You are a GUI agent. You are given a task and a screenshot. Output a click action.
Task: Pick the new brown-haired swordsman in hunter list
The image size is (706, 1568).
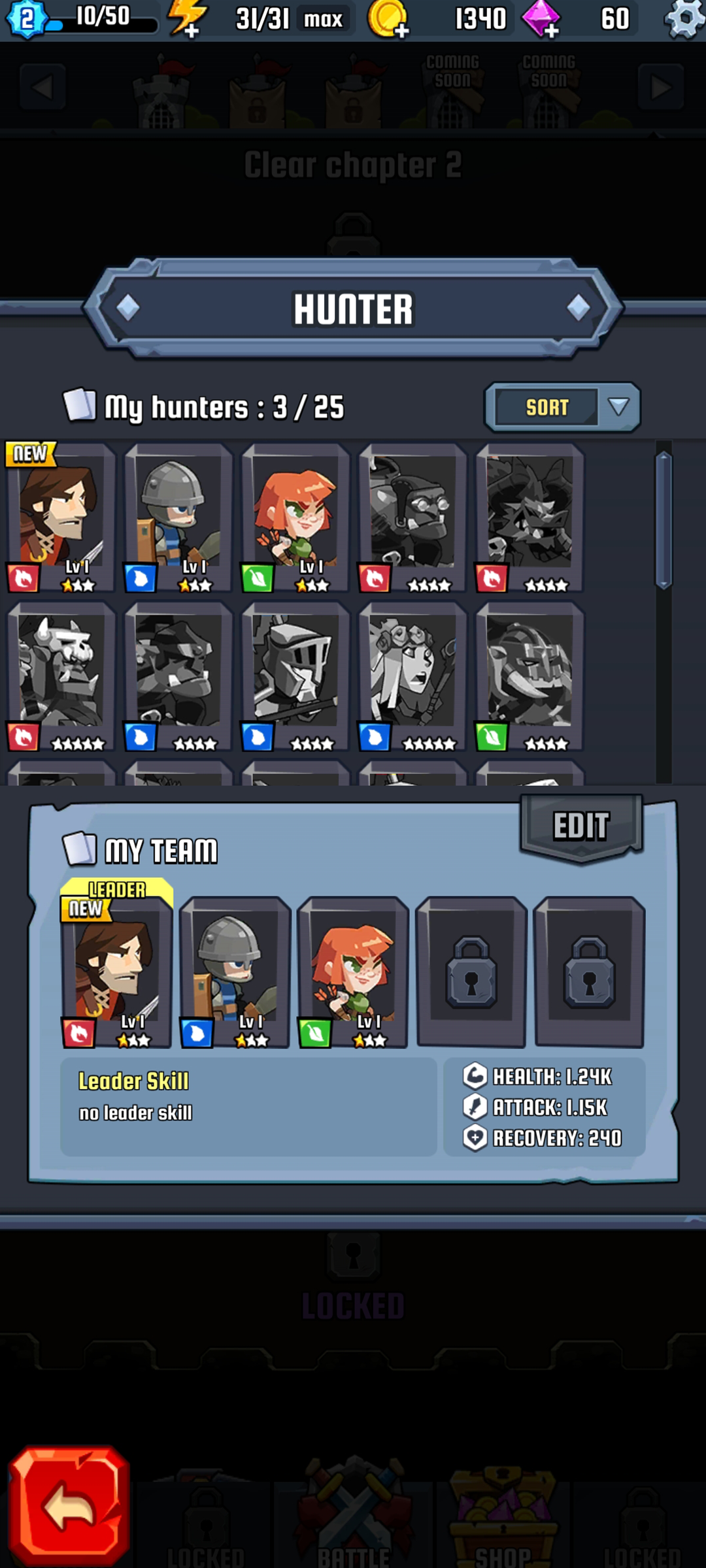point(61,517)
